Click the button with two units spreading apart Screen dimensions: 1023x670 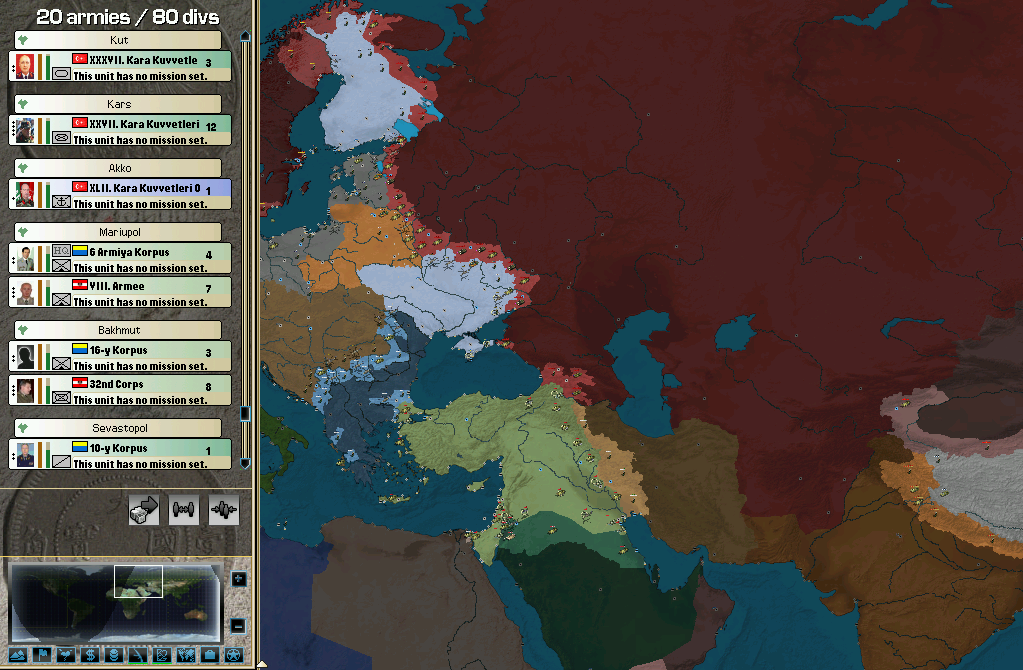(x=184, y=510)
